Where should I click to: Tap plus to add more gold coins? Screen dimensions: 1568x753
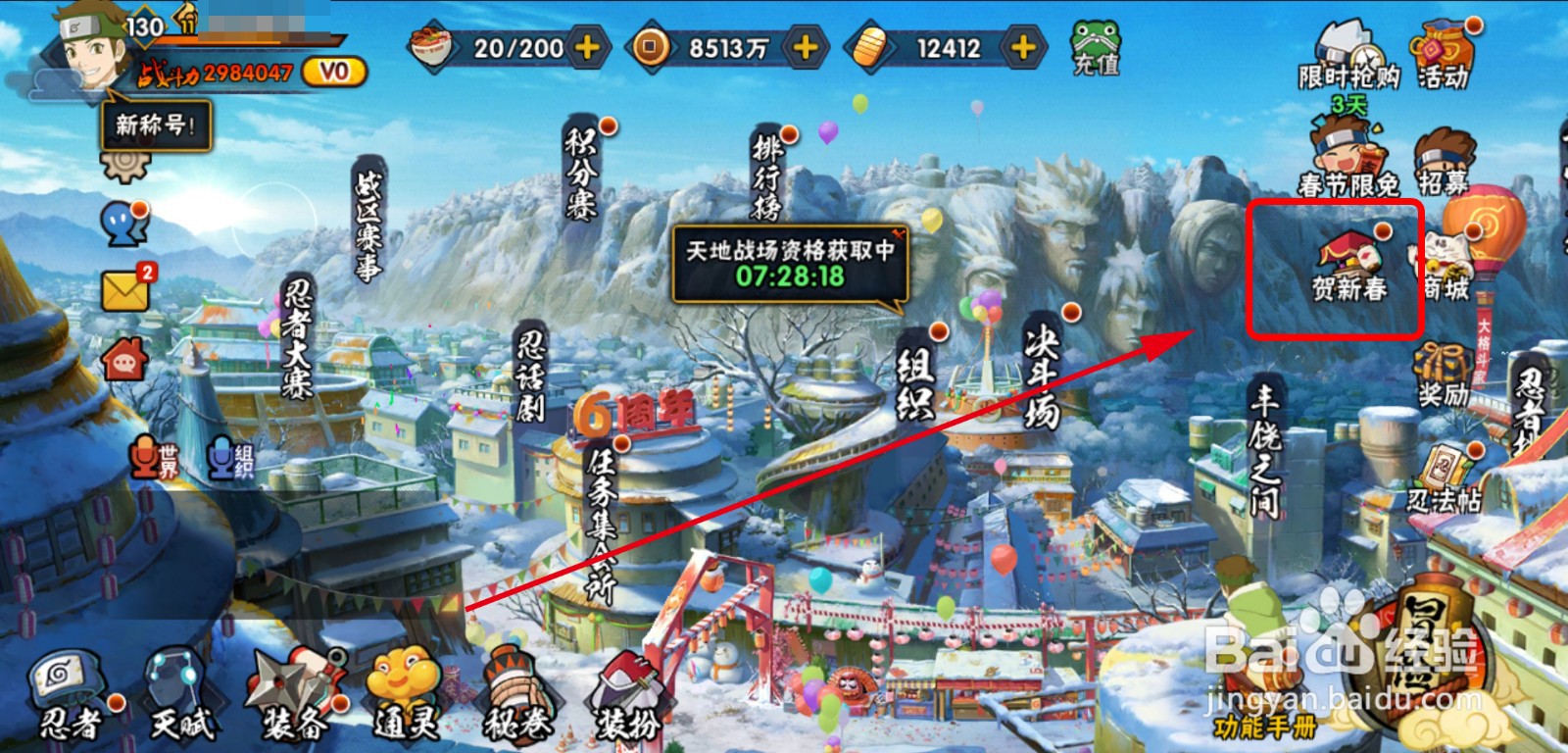click(x=806, y=45)
